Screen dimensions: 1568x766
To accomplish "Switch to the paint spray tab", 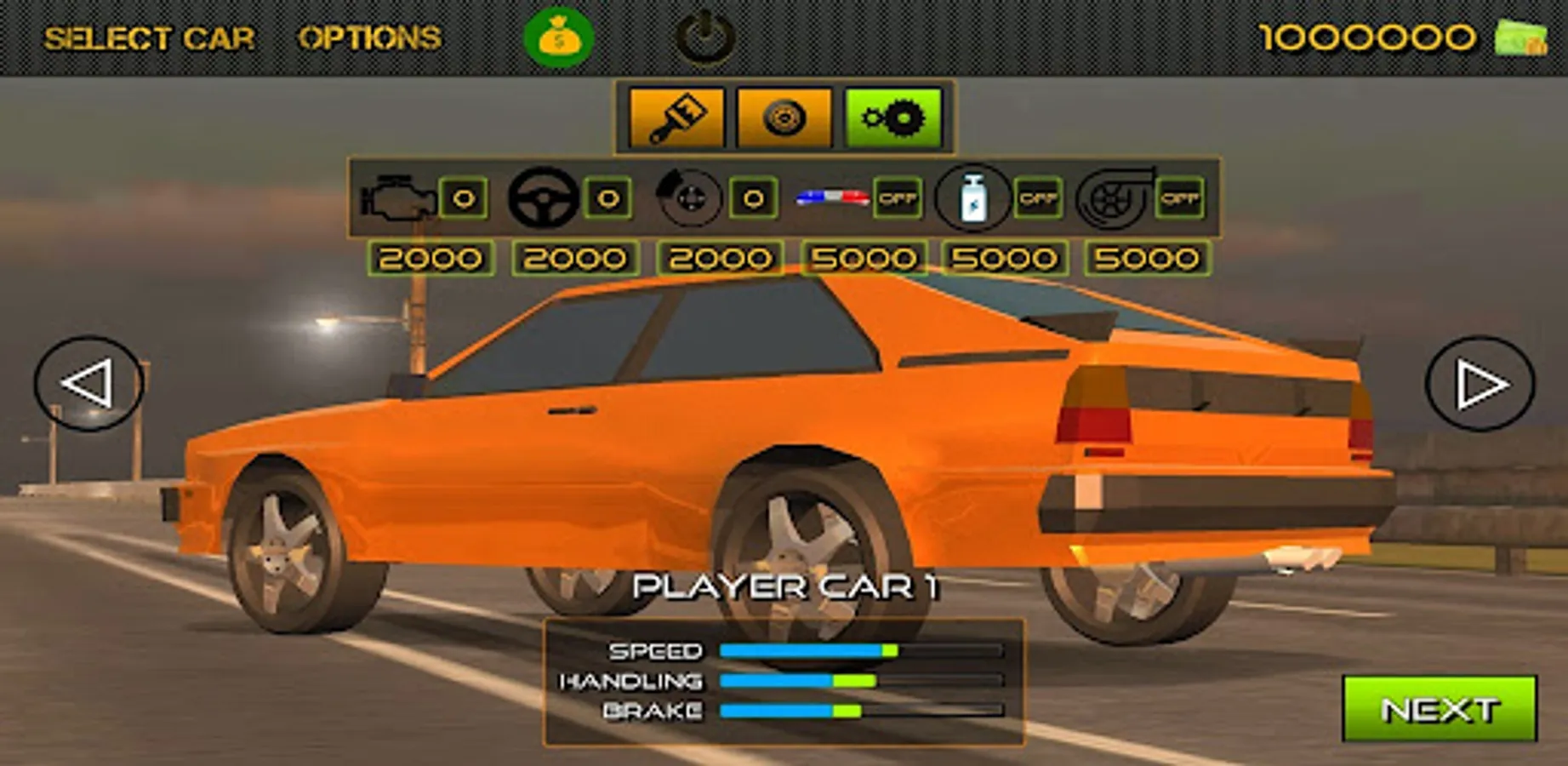I will (676, 117).
